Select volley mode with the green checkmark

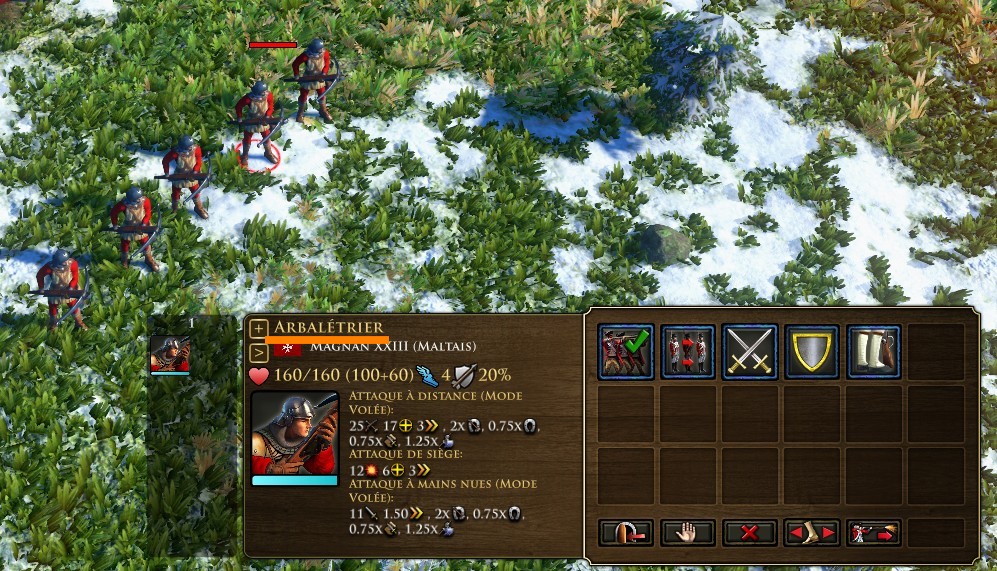tap(625, 352)
